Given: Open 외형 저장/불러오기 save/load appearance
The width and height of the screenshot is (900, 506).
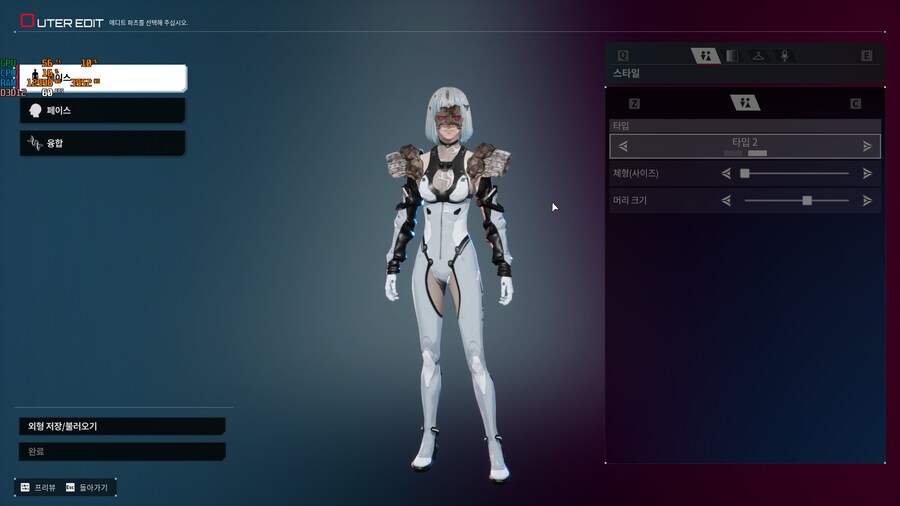Looking at the screenshot, I should coord(121,426).
